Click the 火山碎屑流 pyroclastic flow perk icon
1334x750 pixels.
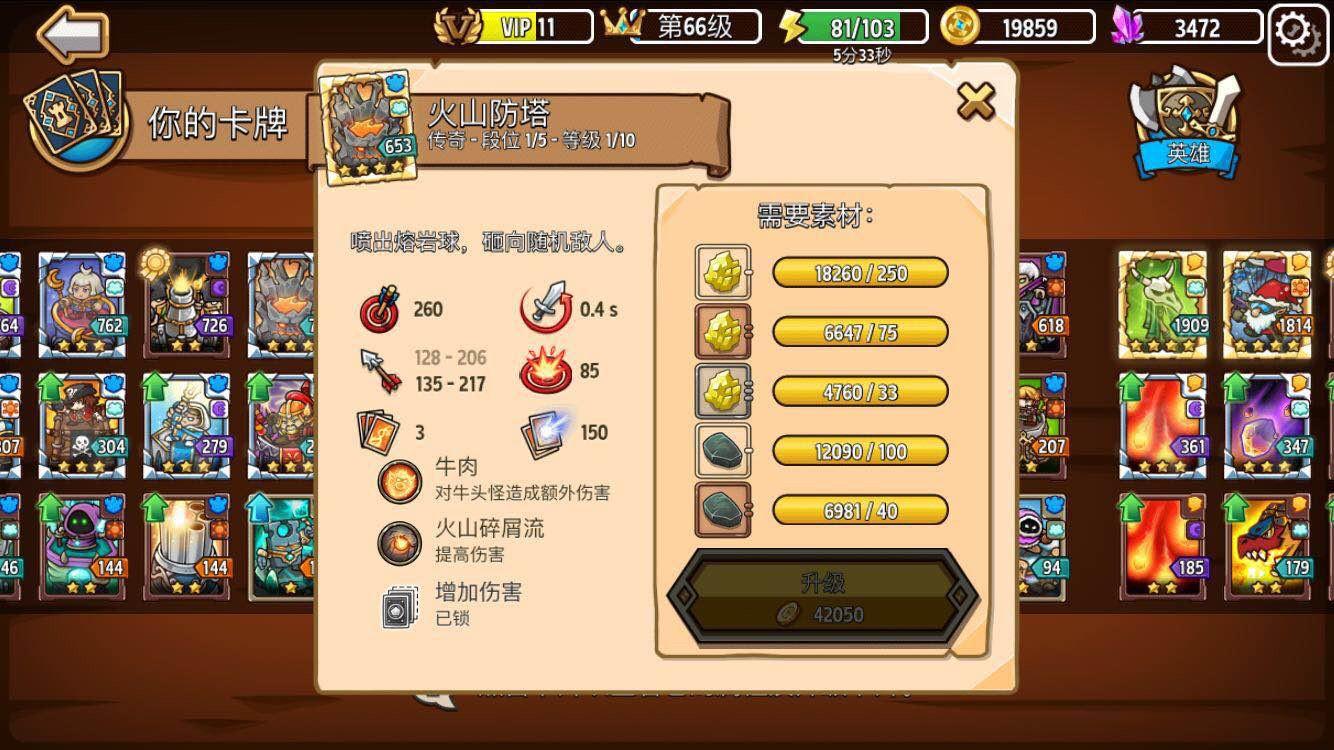point(398,545)
